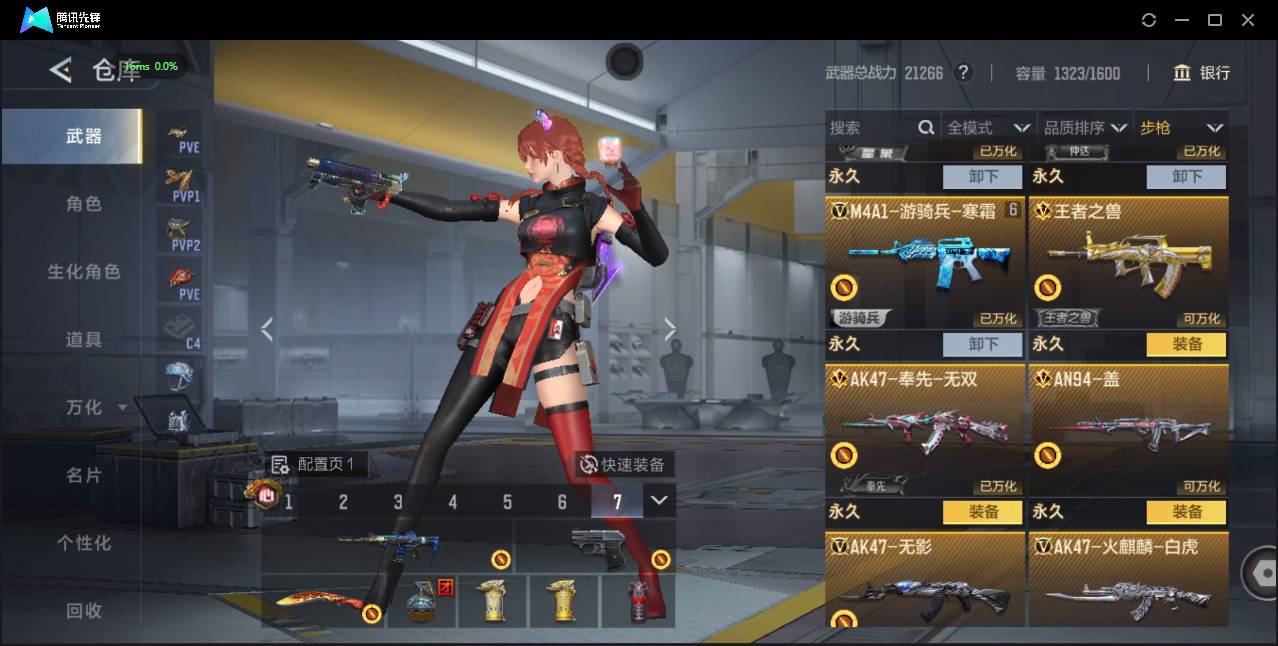
Task: Go back using the arrow beside 仓库
Action: pos(61,70)
